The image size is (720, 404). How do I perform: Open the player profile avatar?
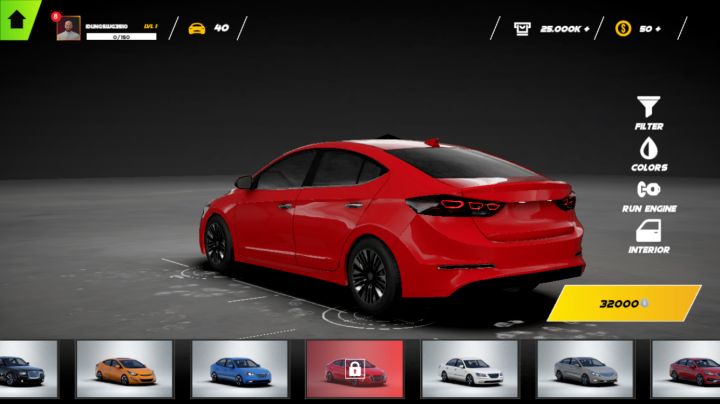click(68, 28)
